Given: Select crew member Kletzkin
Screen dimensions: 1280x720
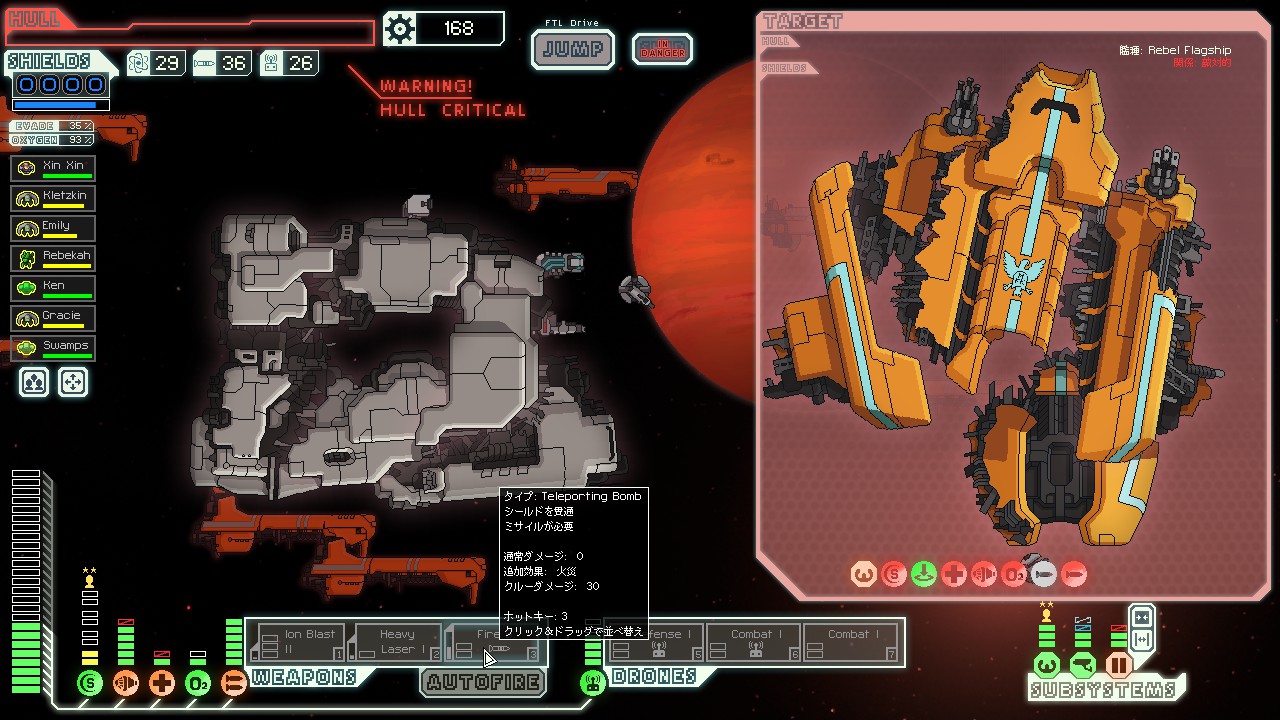Looking at the screenshot, I should 53,198.
